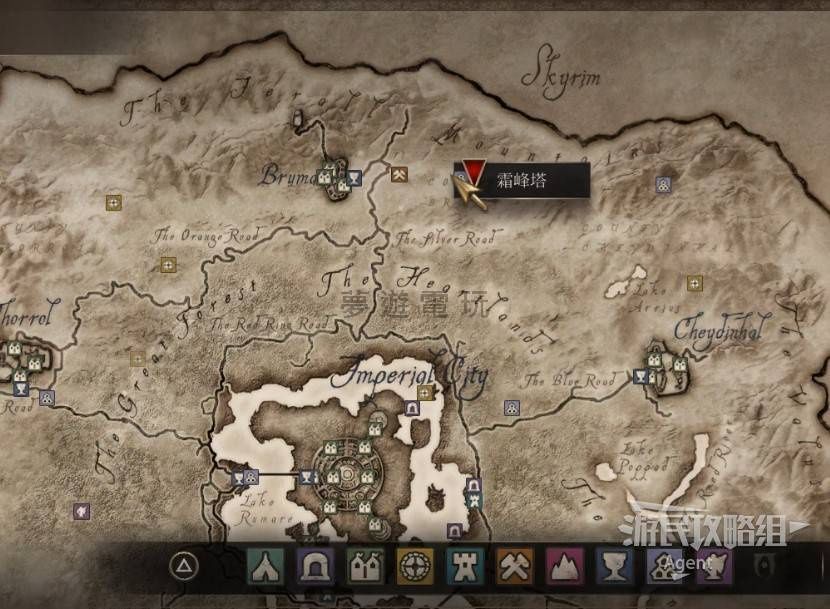The image size is (830, 609).
Task: Click the cave marker northeast of Imperial City
Action: click(x=411, y=408)
